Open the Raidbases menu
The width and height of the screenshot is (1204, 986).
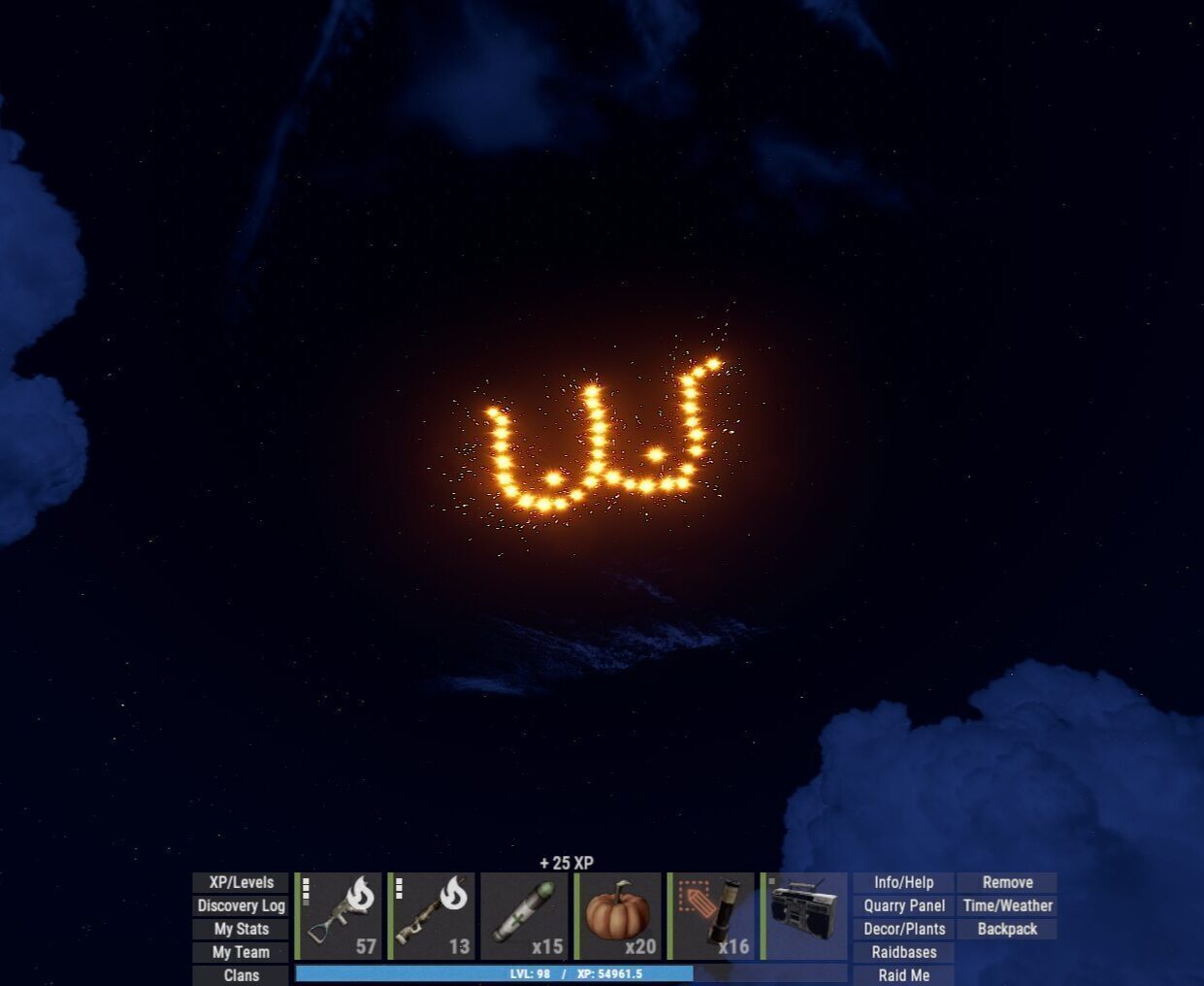point(903,952)
